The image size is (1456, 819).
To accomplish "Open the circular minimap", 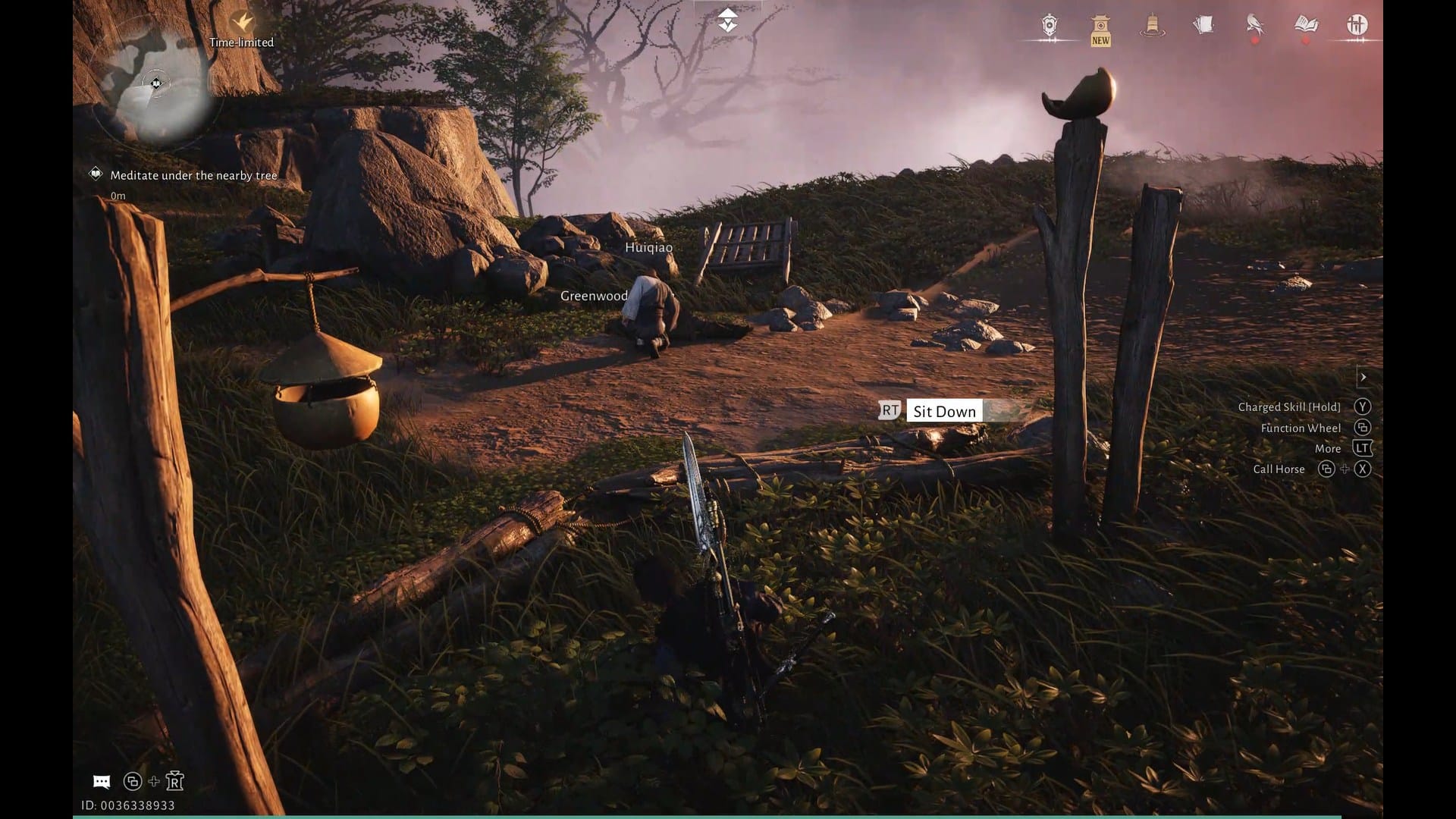I will [156, 85].
